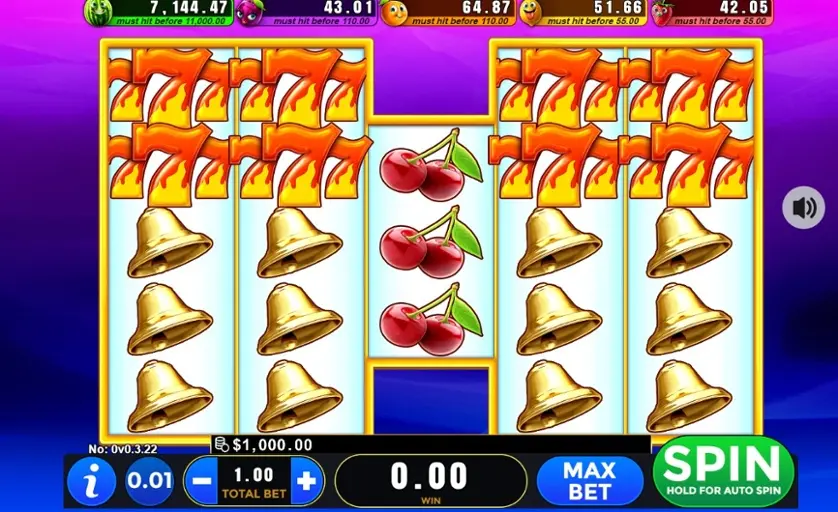Toggle sound with the speaker icon
The height and width of the screenshot is (512, 838).
click(x=803, y=208)
